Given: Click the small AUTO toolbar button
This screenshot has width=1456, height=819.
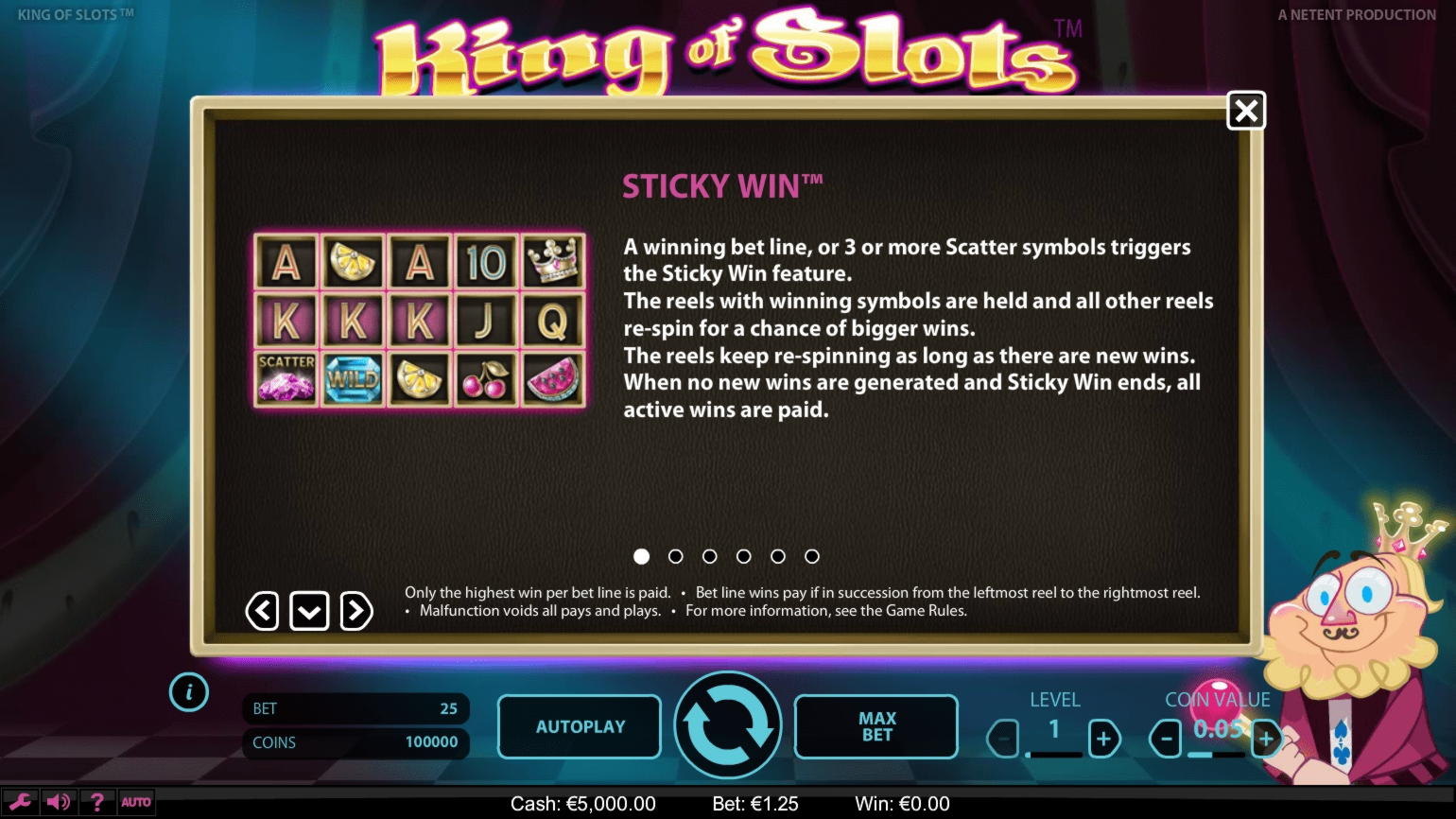Looking at the screenshot, I should [x=136, y=802].
